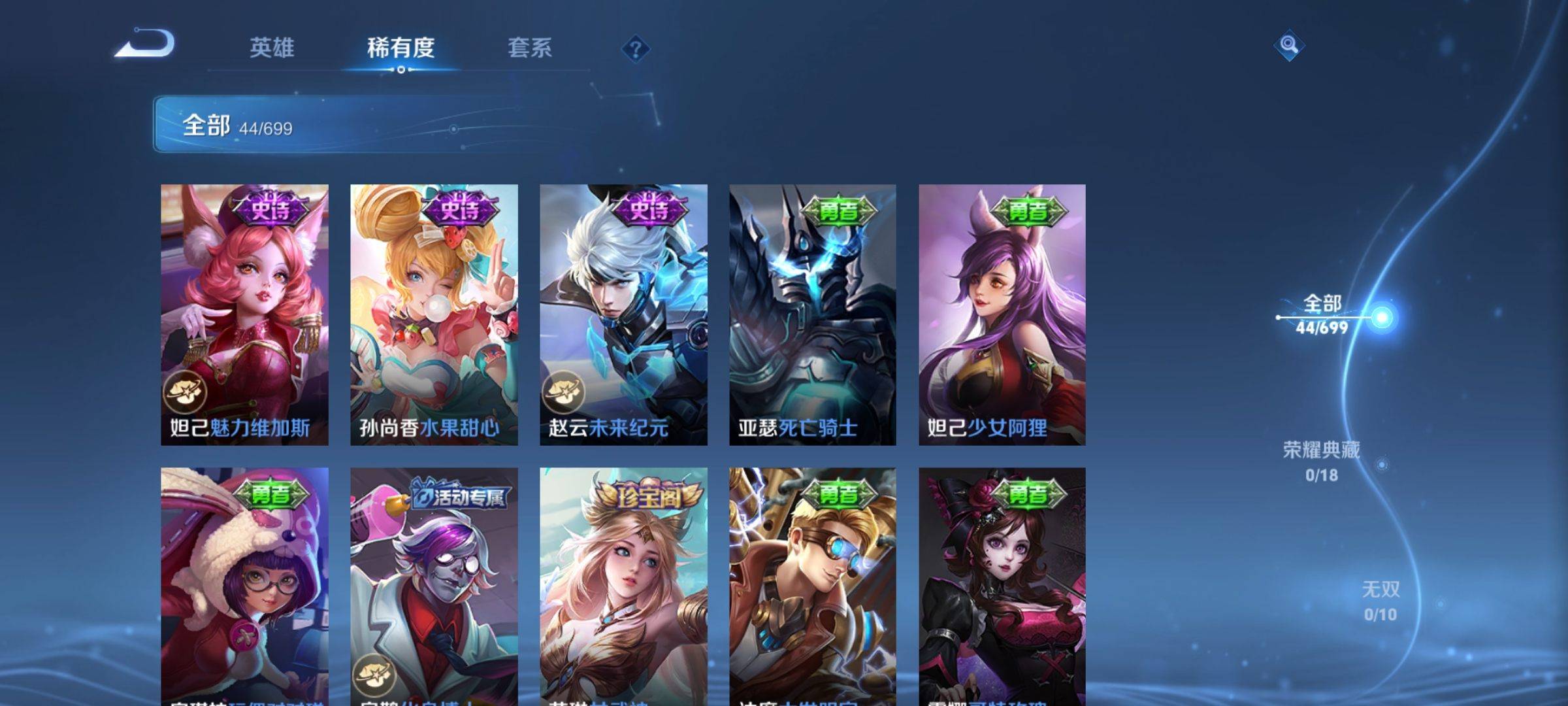1568x706 pixels.
Task: Pick the gothic rose-hat girl skin card
Action: tap(1002, 585)
